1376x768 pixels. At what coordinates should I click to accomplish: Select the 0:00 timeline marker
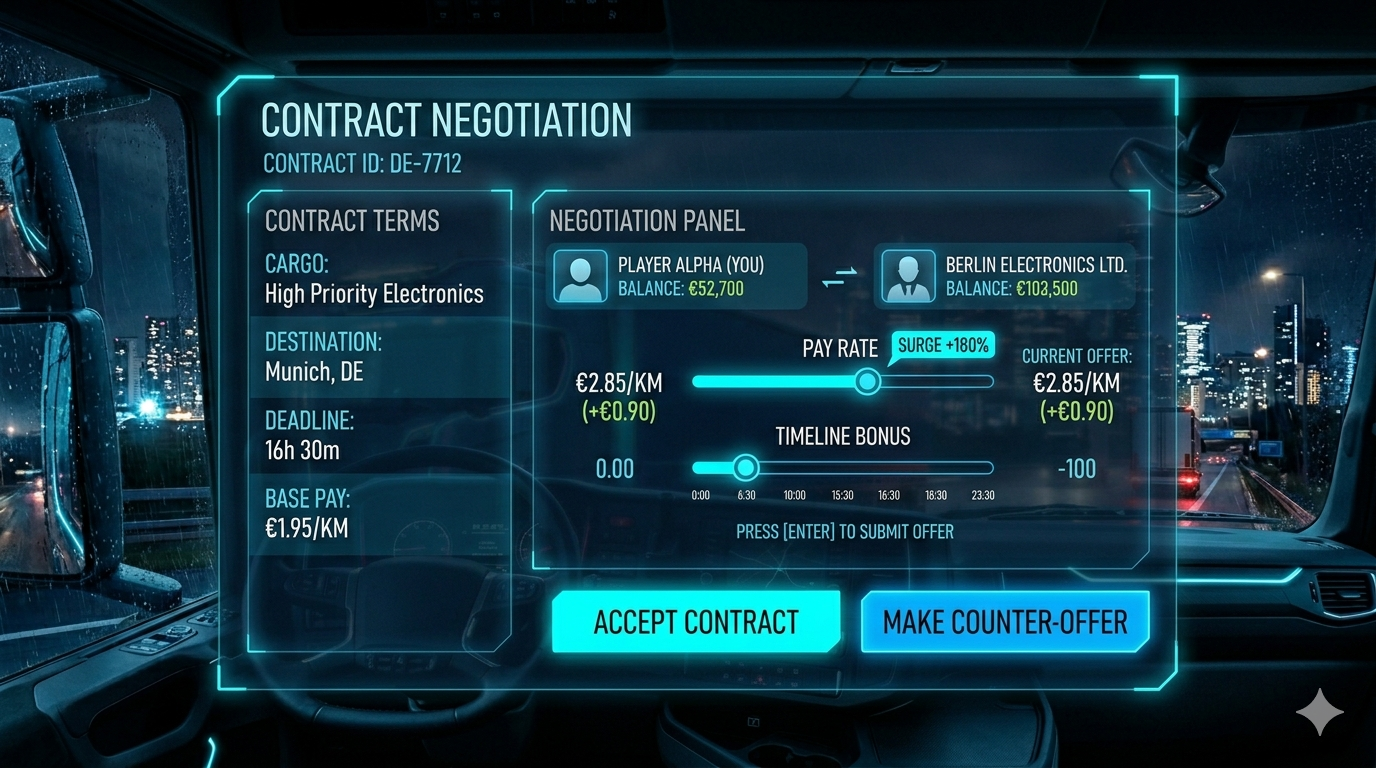click(700, 494)
